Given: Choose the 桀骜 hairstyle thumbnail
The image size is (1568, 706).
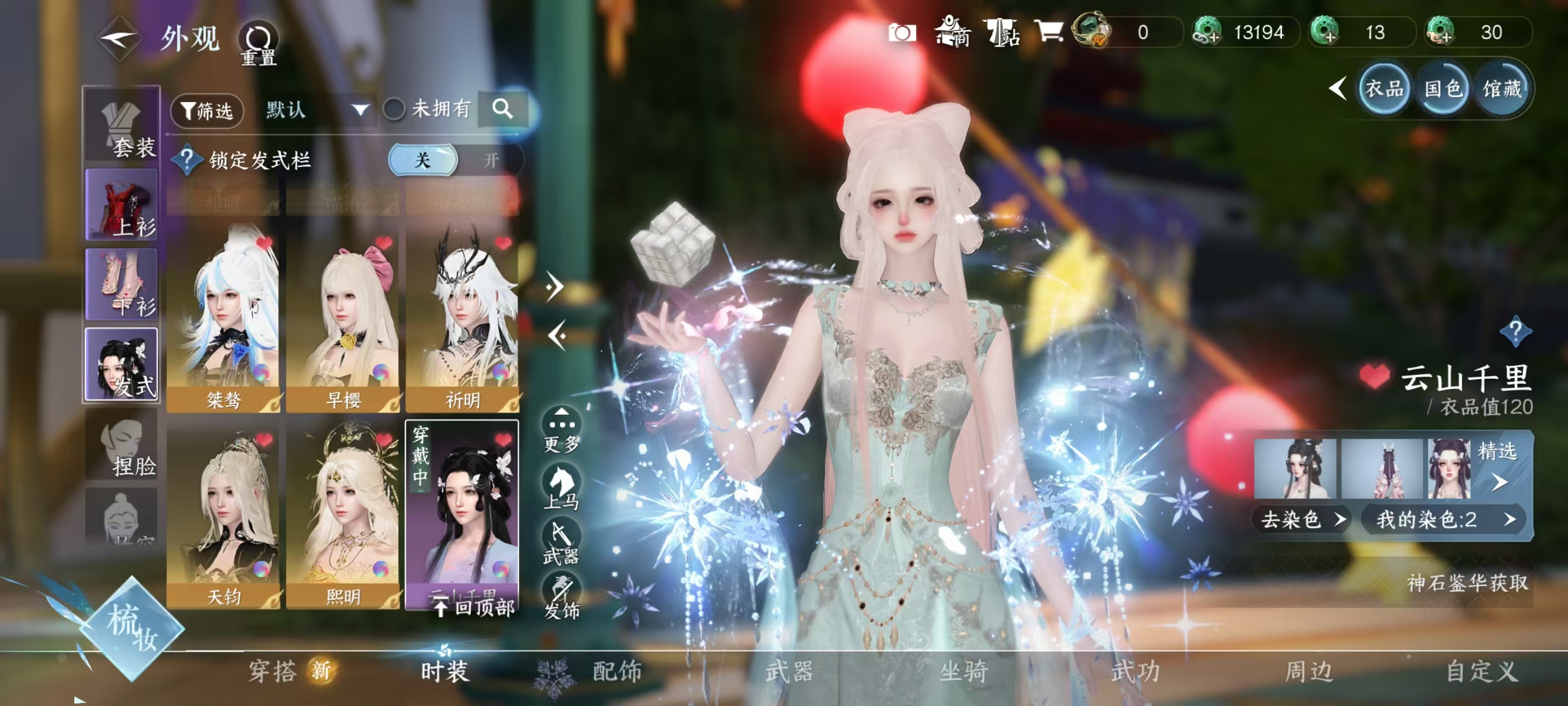Looking at the screenshot, I should pyautogui.click(x=223, y=317).
